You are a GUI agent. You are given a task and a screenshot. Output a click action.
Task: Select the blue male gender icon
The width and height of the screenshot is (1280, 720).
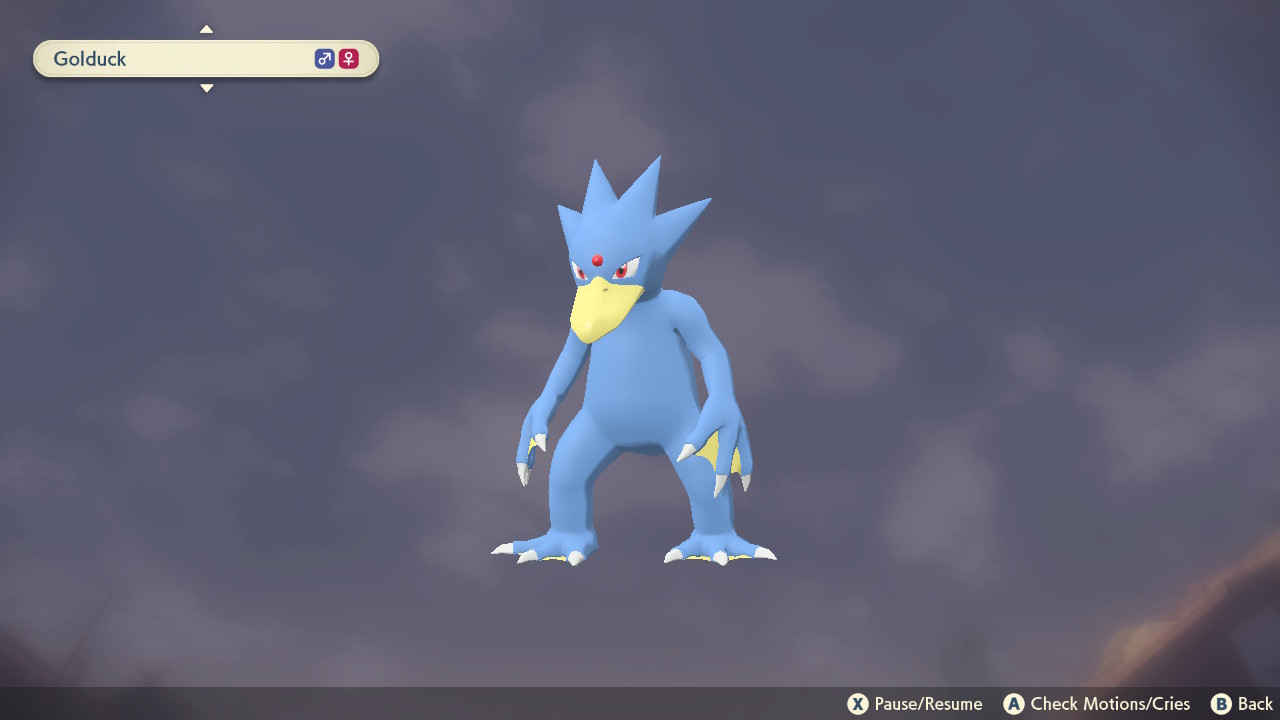[x=323, y=58]
